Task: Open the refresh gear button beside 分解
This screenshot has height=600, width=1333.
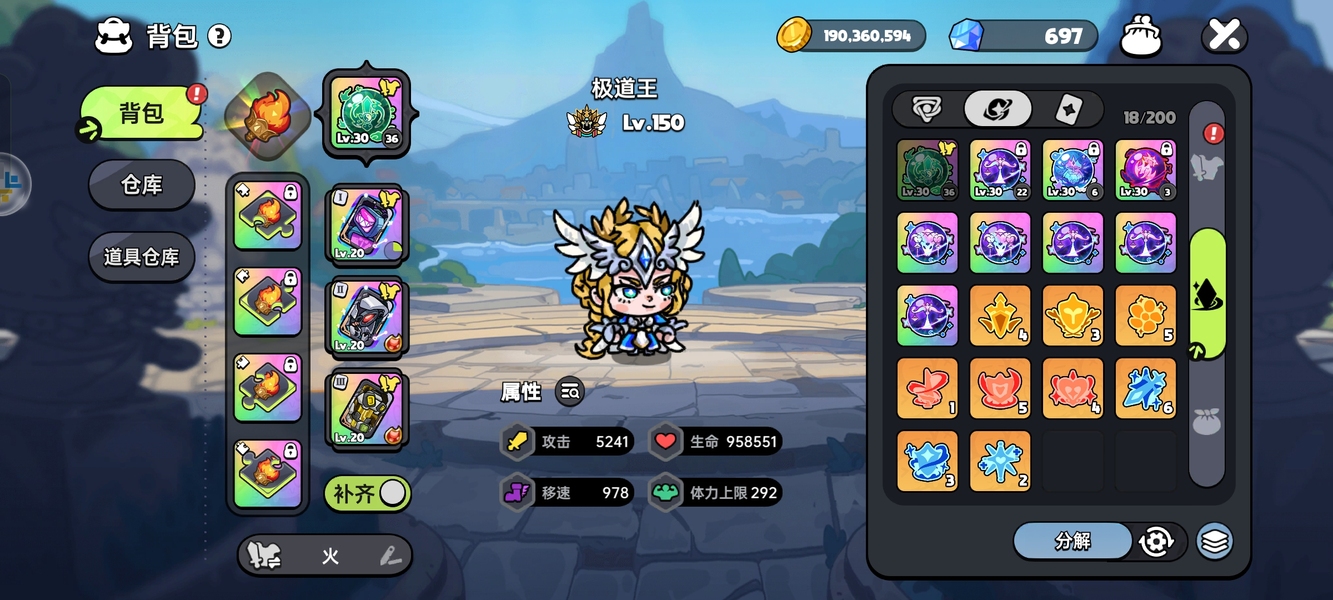Action: pyautogui.click(x=1156, y=541)
